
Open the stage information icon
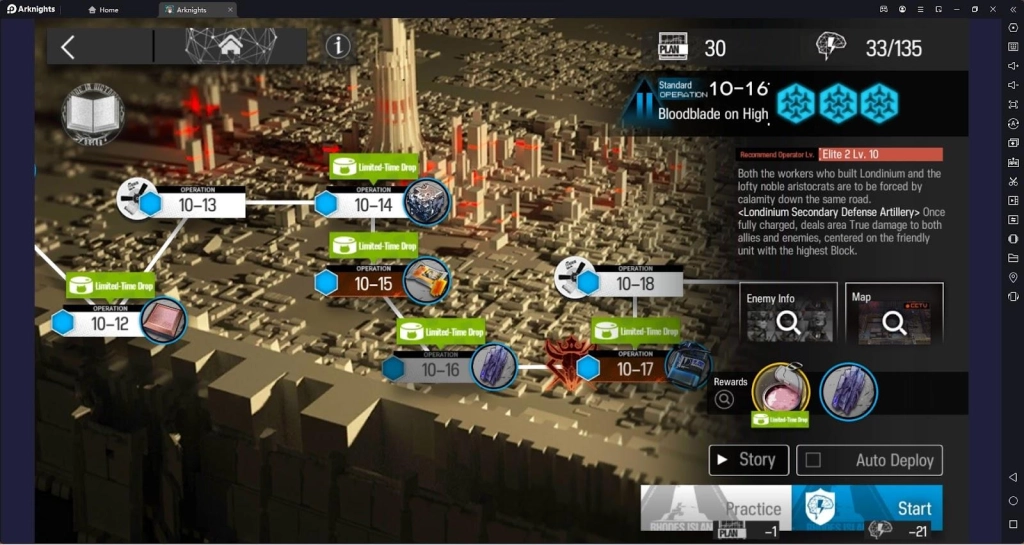[338, 46]
